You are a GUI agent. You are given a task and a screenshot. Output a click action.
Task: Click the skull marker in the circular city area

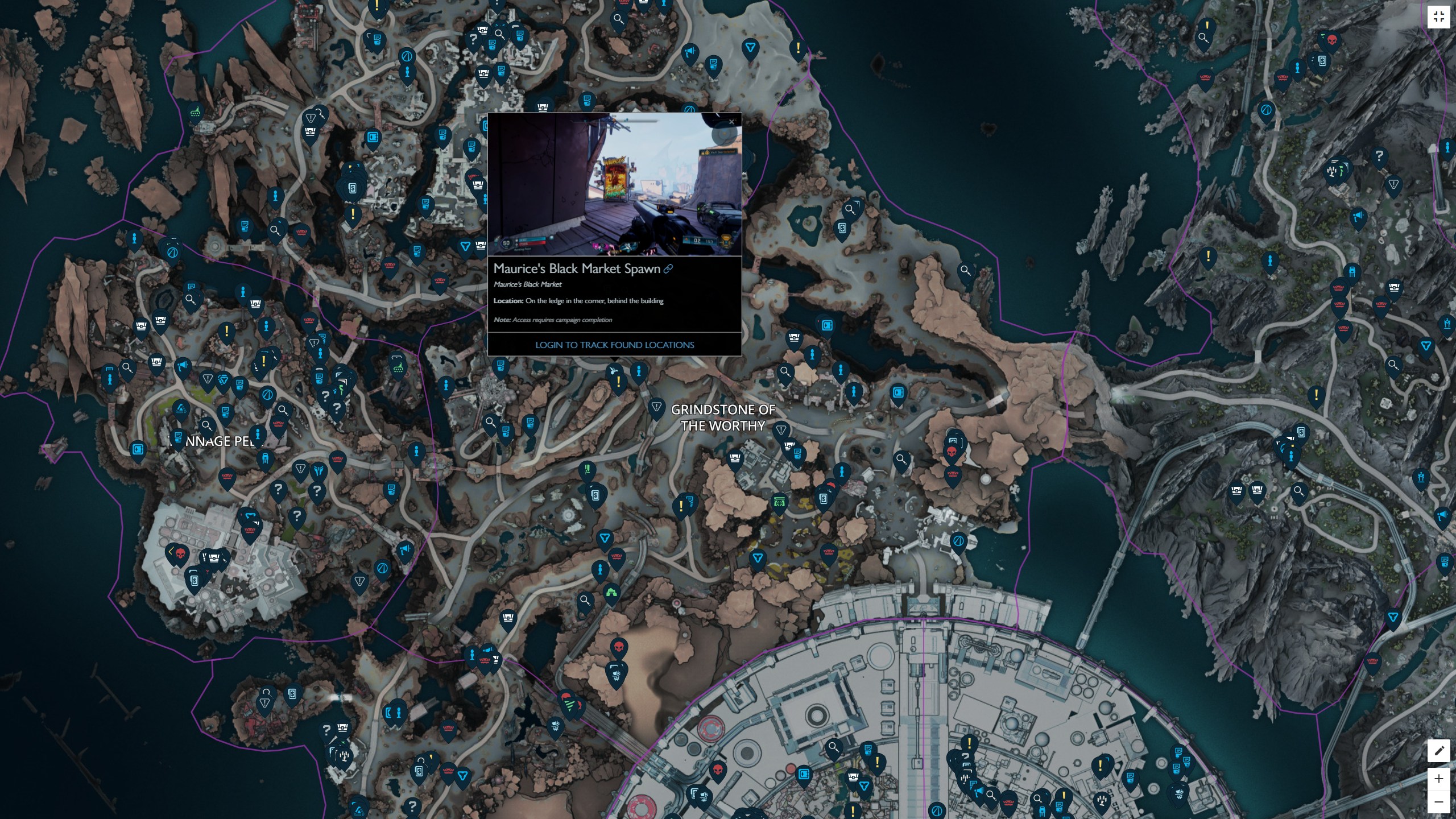[718, 769]
